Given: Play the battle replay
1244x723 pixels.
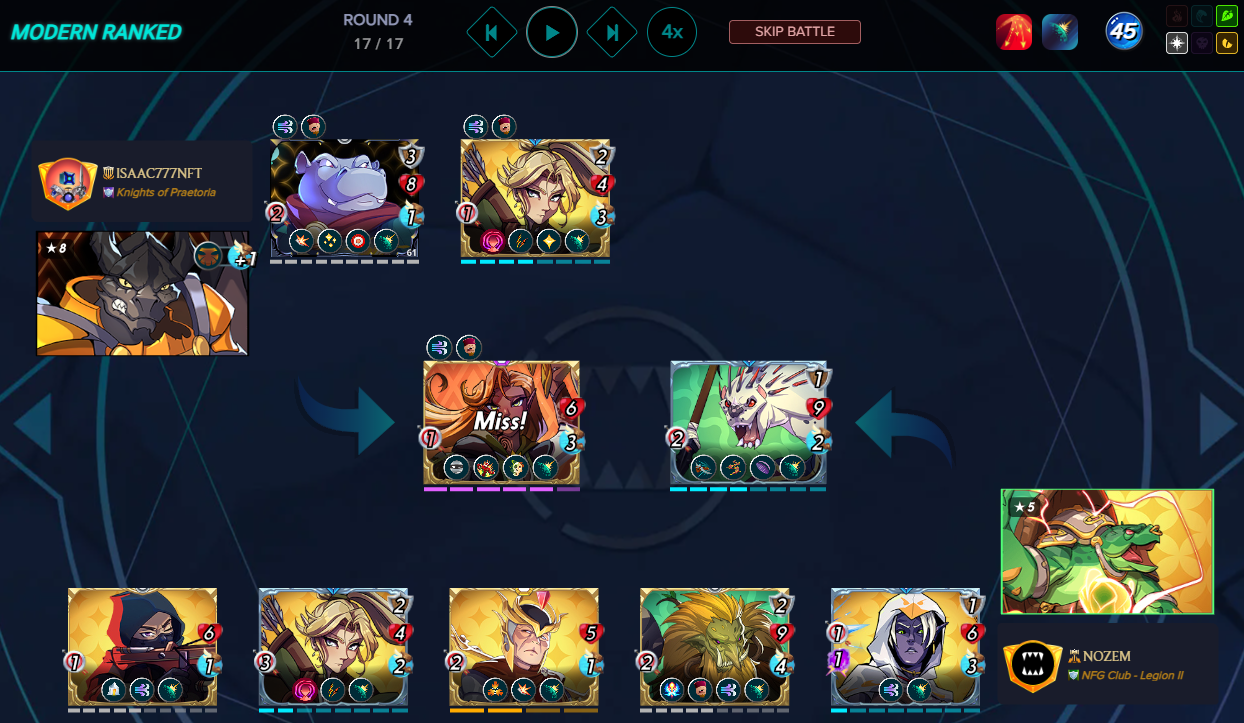Looking at the screenshot, I should tap(551, 32).
